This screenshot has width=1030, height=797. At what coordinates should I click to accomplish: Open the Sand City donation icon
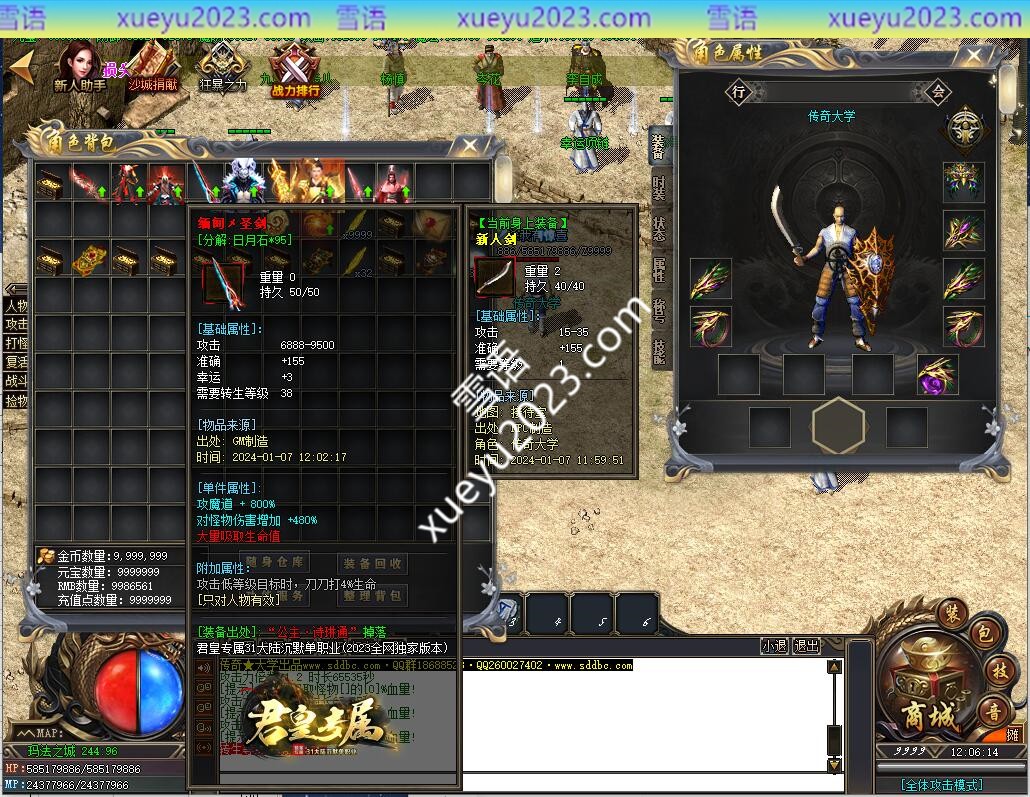coord(152,66)
